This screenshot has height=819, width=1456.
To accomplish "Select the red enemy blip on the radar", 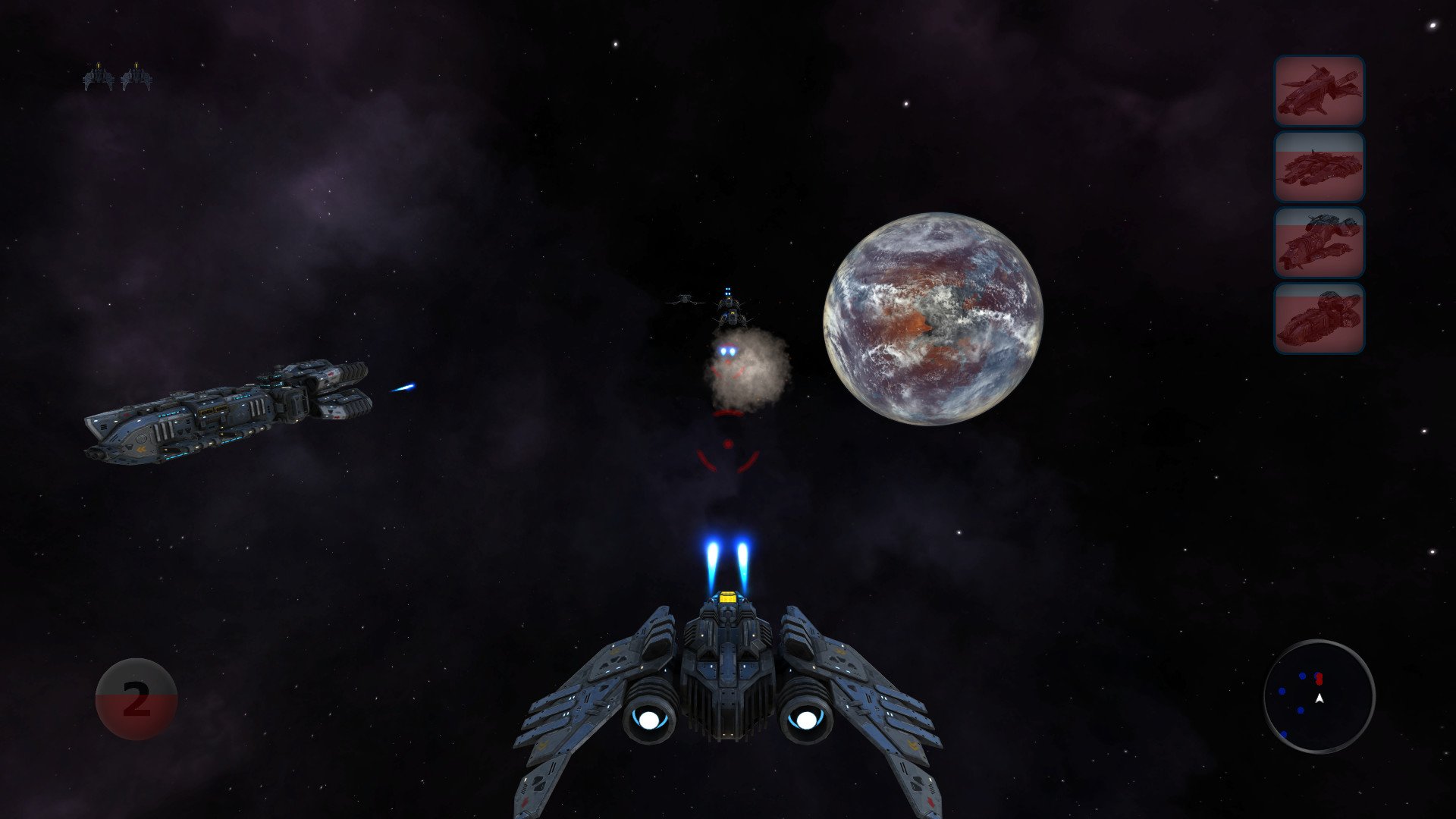I will [x=1319, y=679].
